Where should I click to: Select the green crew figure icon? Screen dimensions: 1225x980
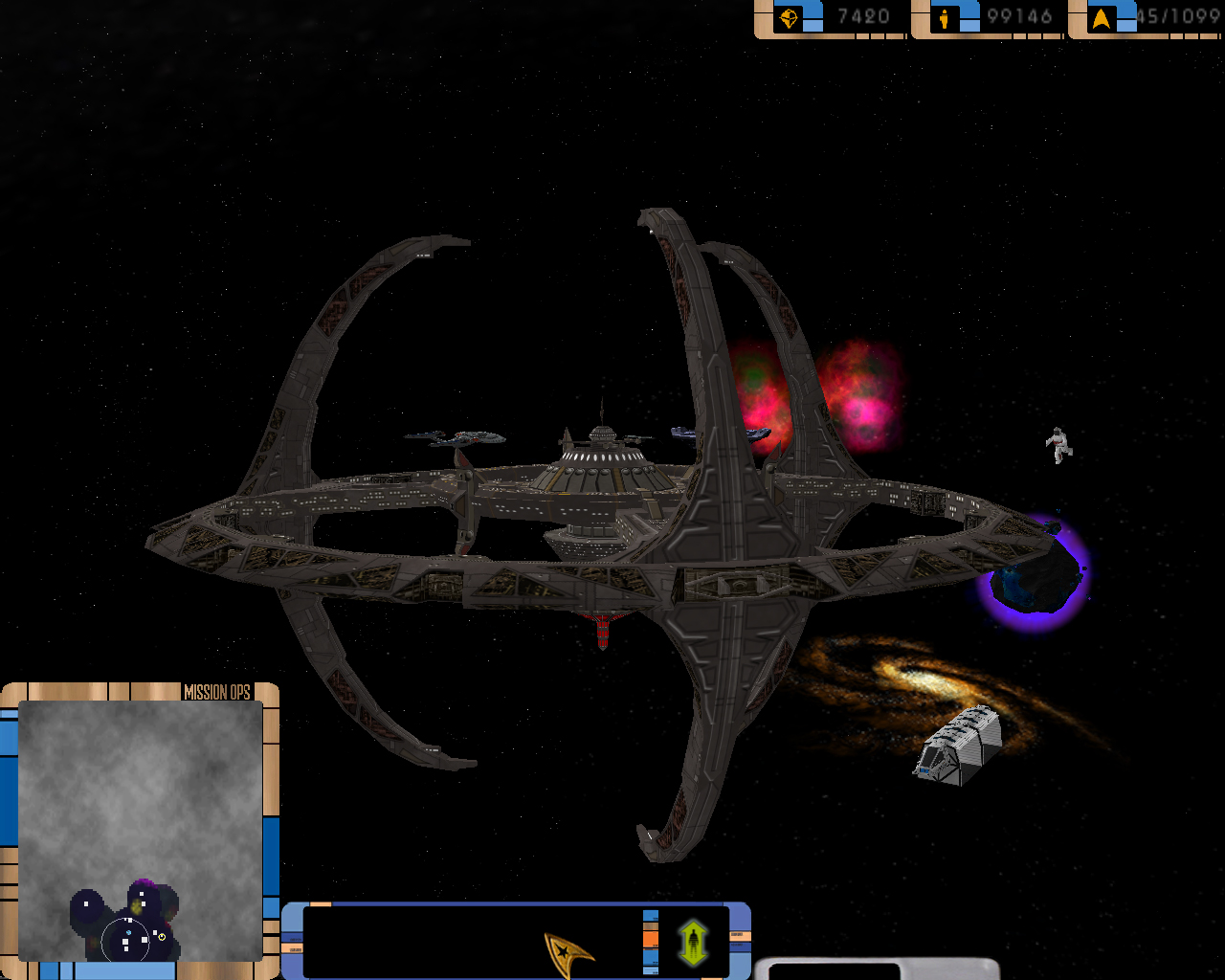pos(693,942)
